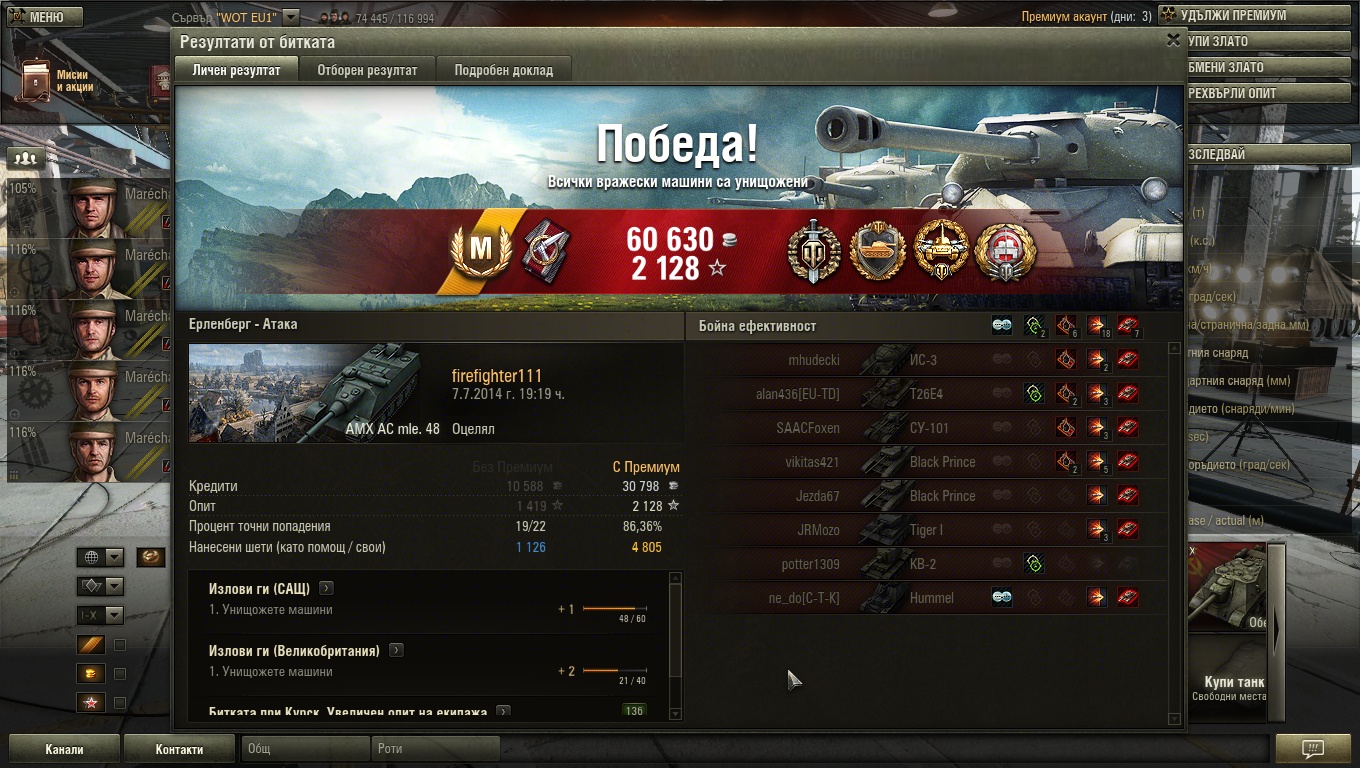
Task: Open the notification message button
Action: (x=1313, y=749)
